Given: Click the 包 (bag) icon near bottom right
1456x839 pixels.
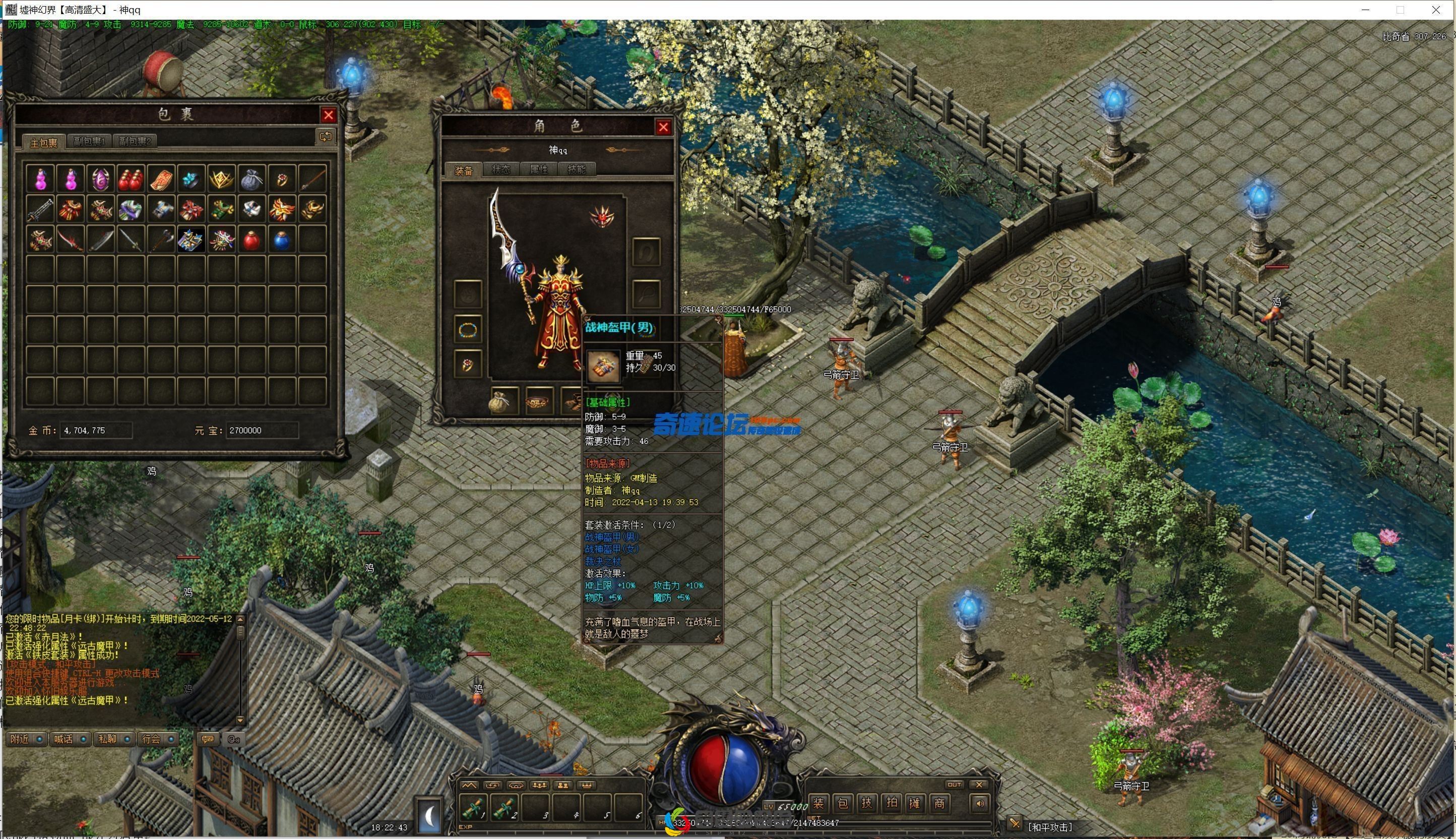Looking at the screenshot, I should coord(843,803).
